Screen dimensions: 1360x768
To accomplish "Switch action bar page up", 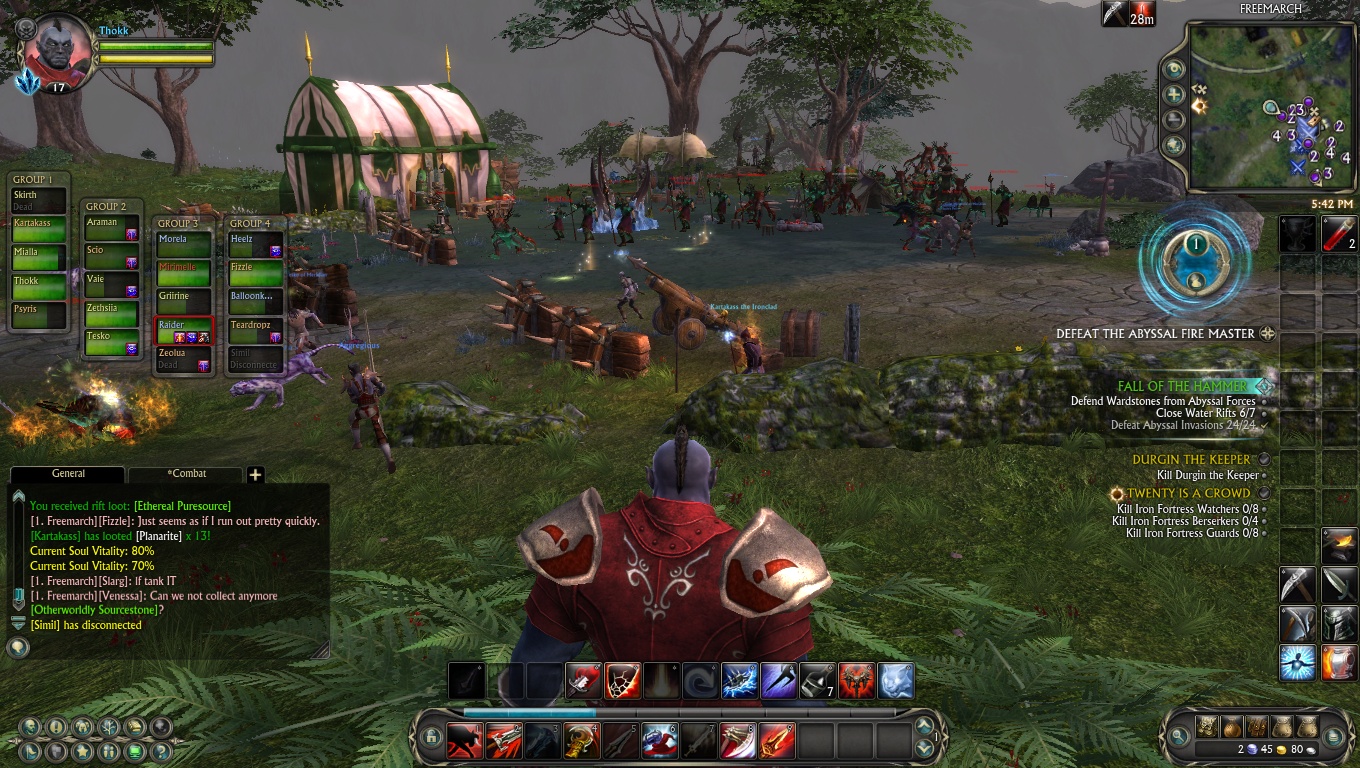I will click(925, 727).
